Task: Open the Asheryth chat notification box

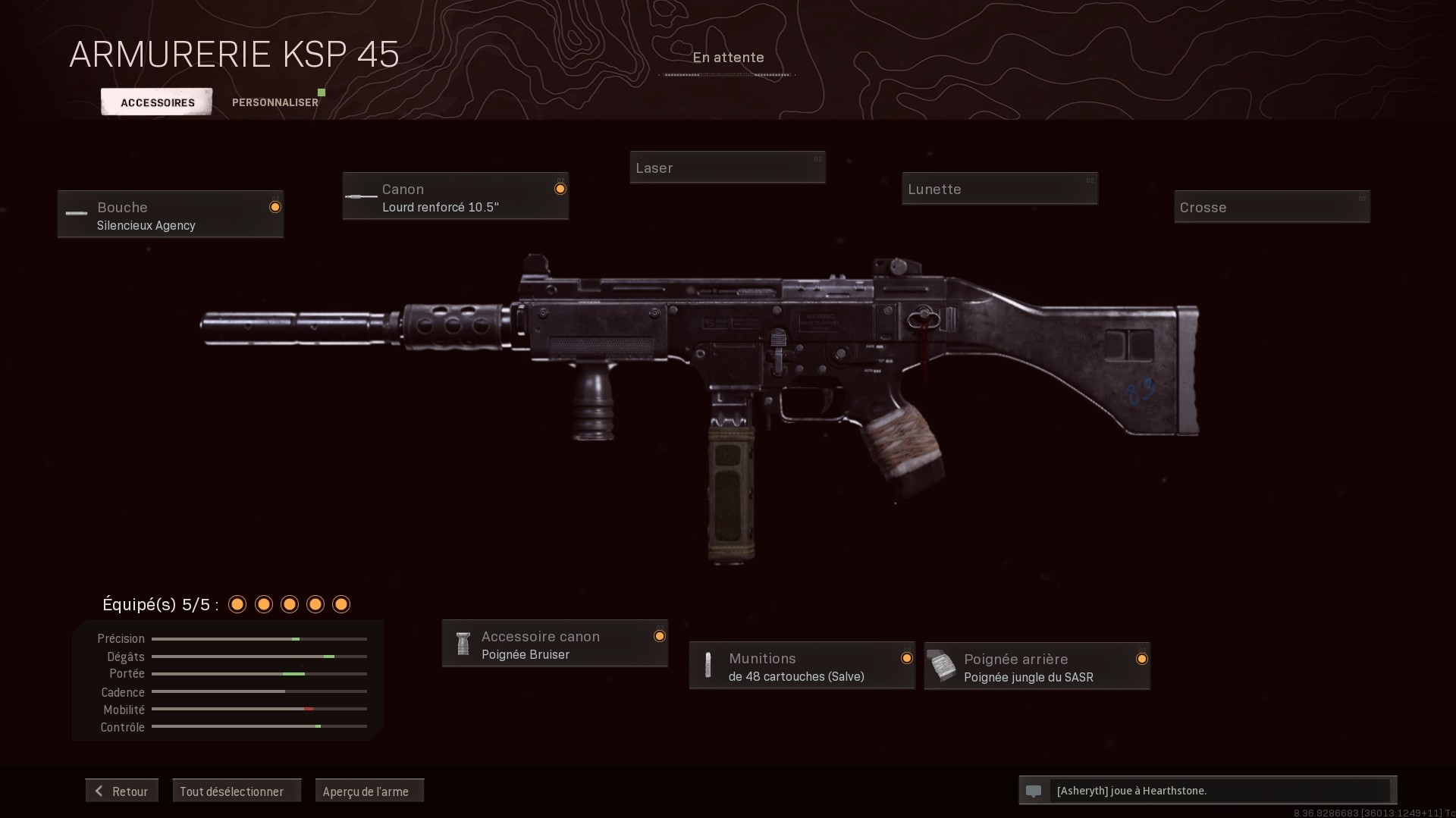Action: (x=1207, y=791)
